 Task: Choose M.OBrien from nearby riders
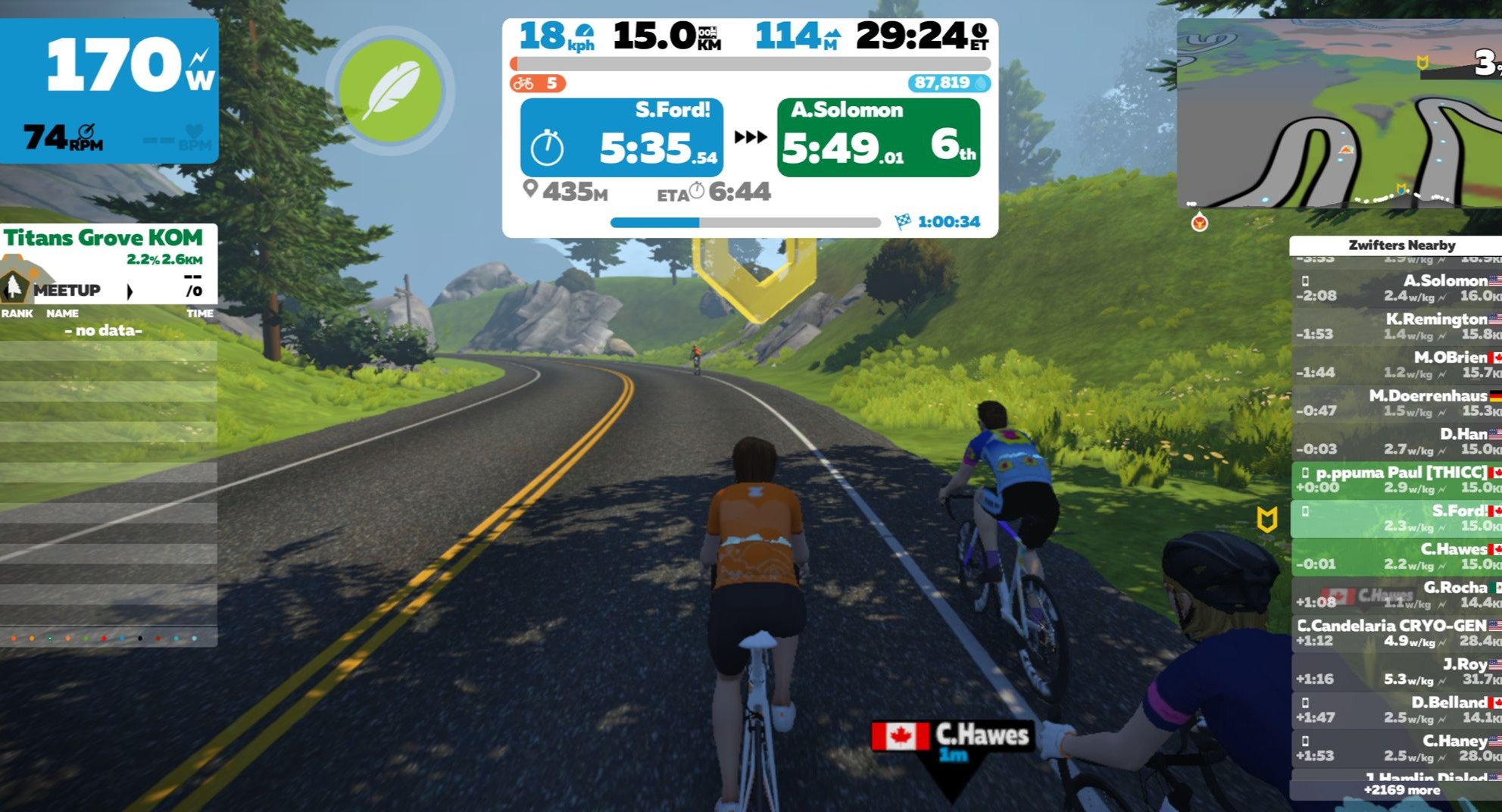coord(1396,365)
